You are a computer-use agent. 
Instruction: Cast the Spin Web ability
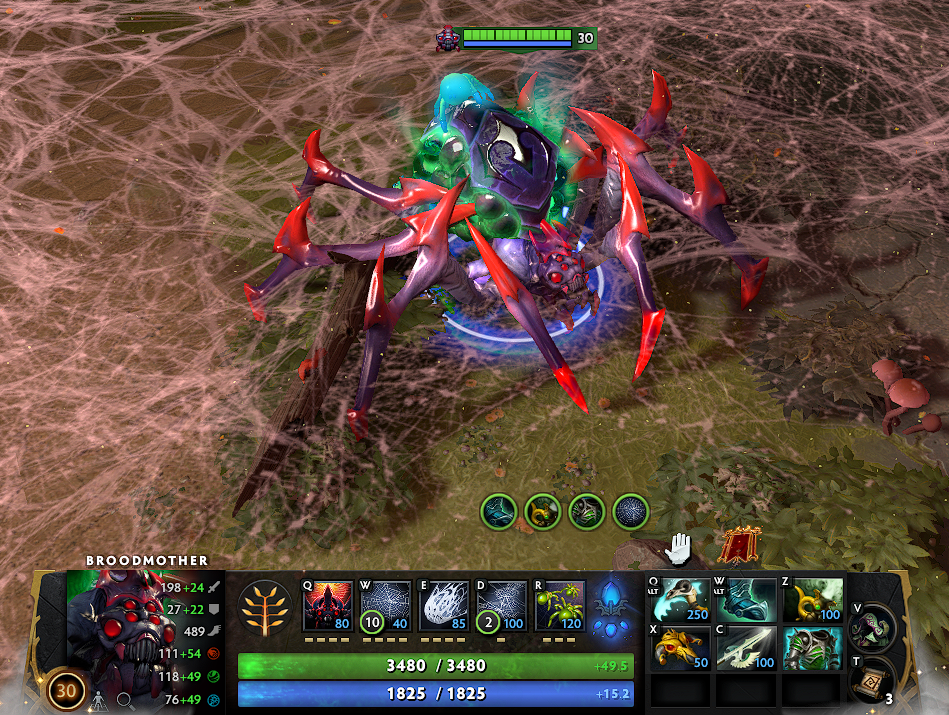(385, 605)
